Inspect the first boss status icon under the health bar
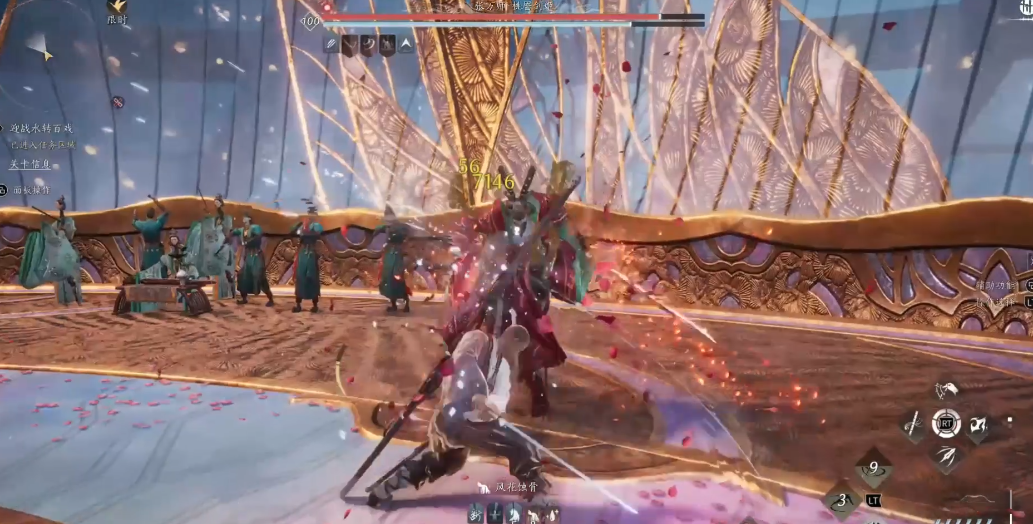 point(331,44)
